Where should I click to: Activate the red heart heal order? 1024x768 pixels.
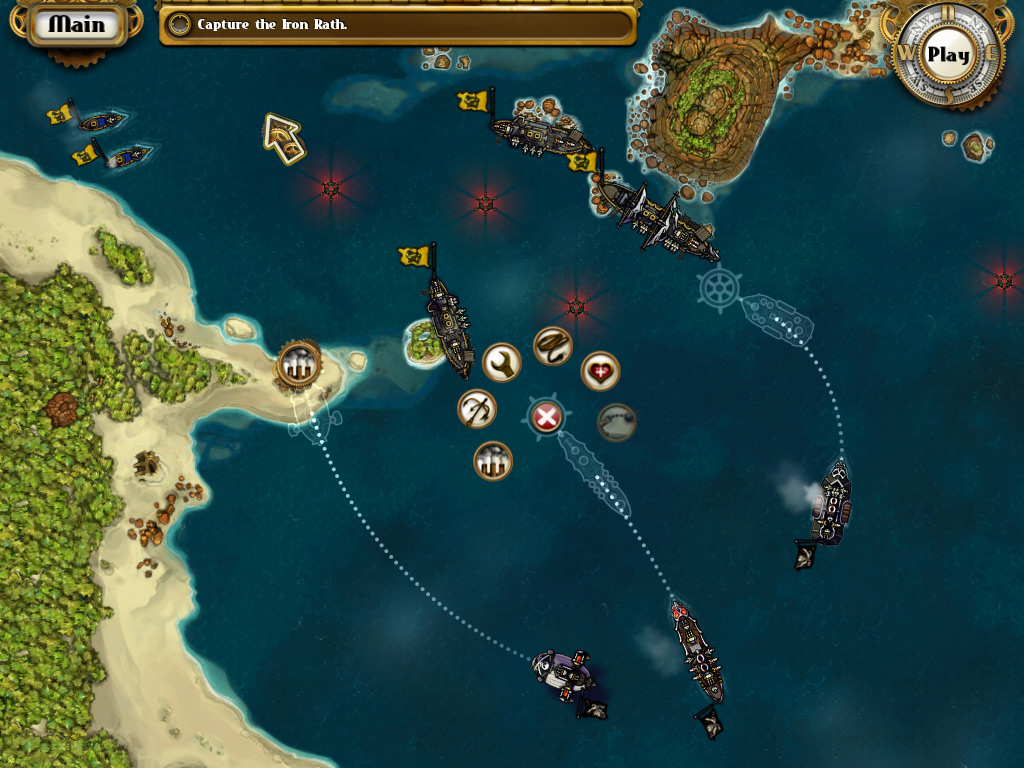pos(600,371)
